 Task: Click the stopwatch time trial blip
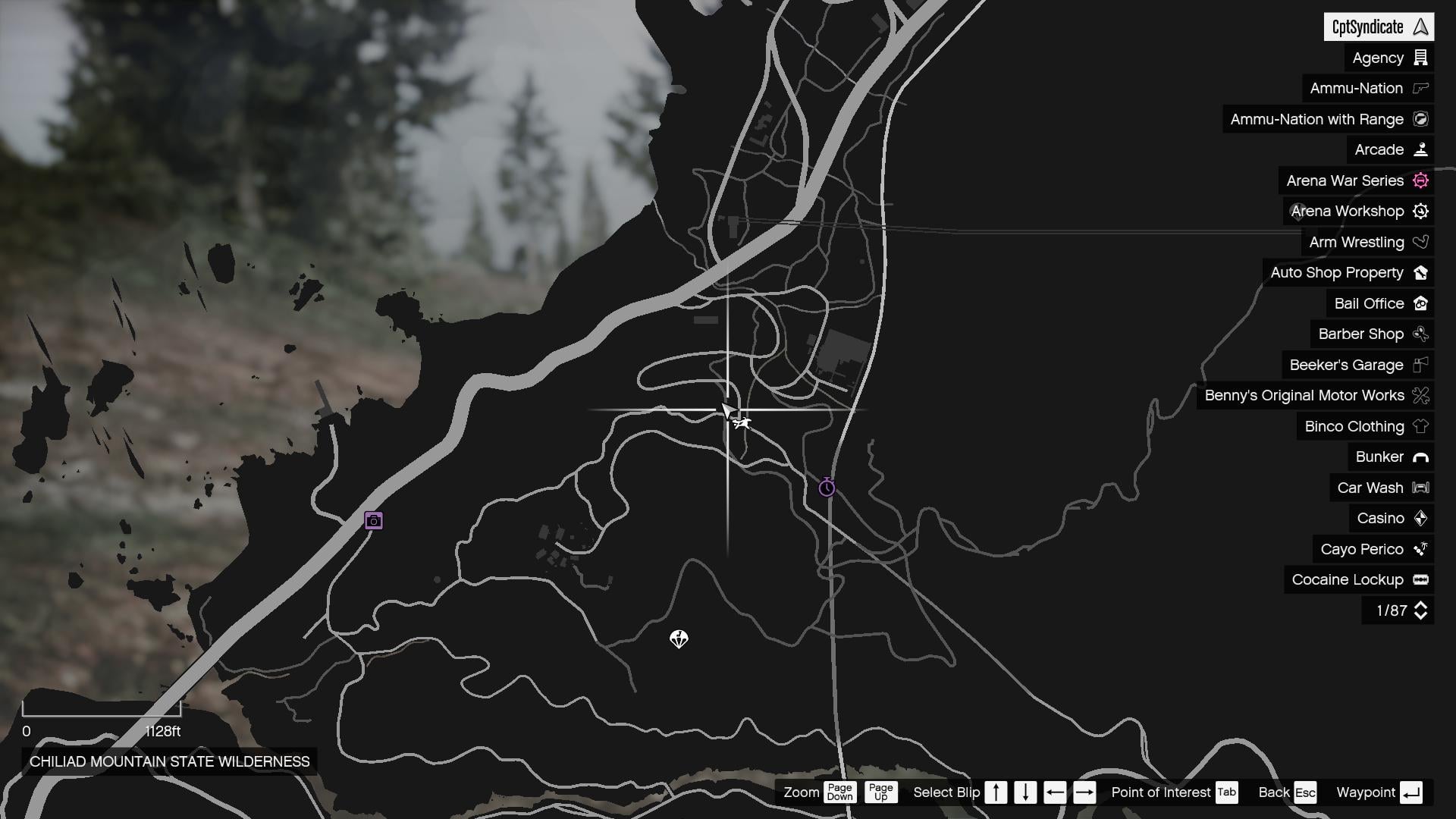click(x=826, y=488)
